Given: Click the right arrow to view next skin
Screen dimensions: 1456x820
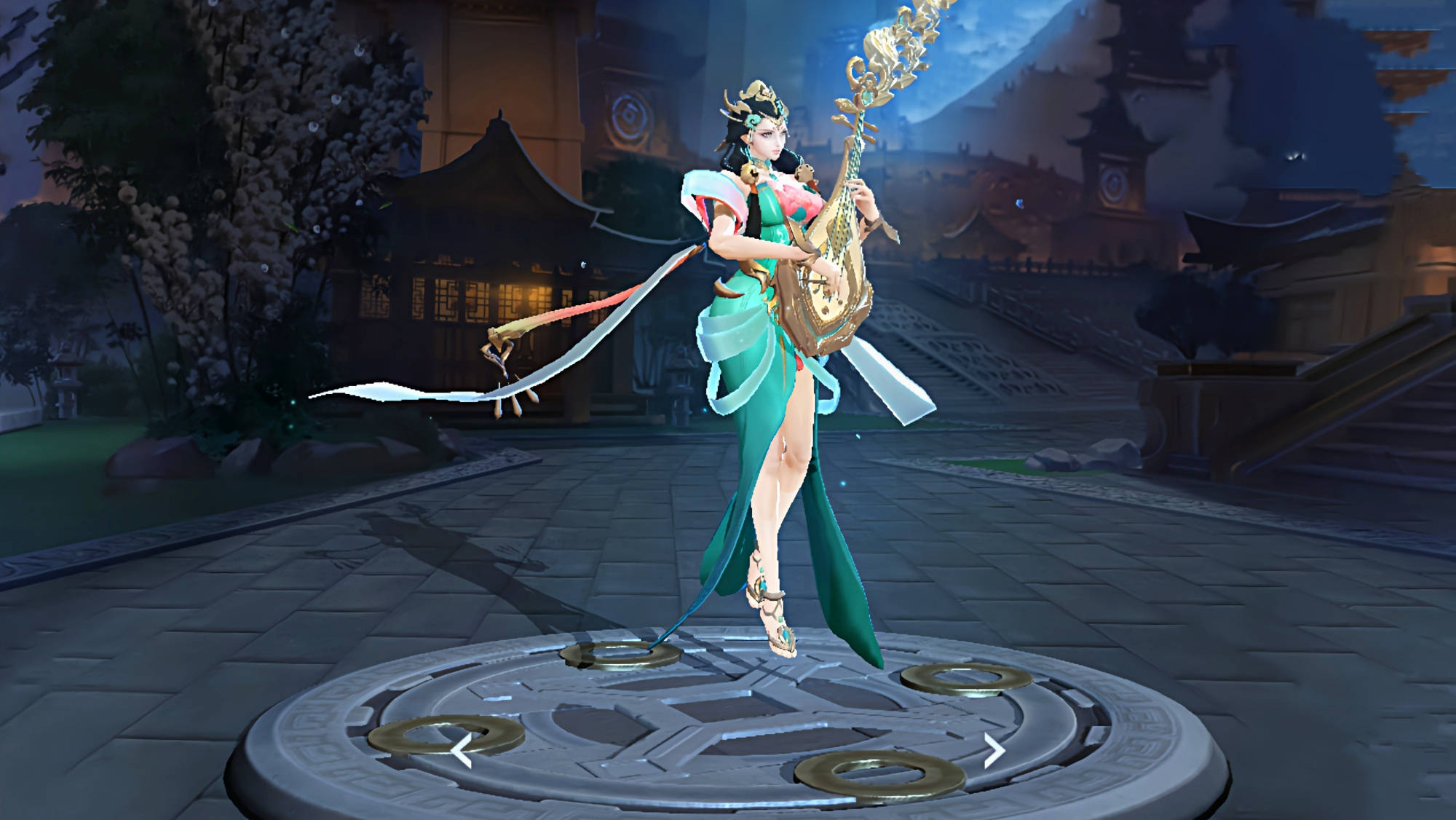Looking at the screenshot, I should [994, 751].
